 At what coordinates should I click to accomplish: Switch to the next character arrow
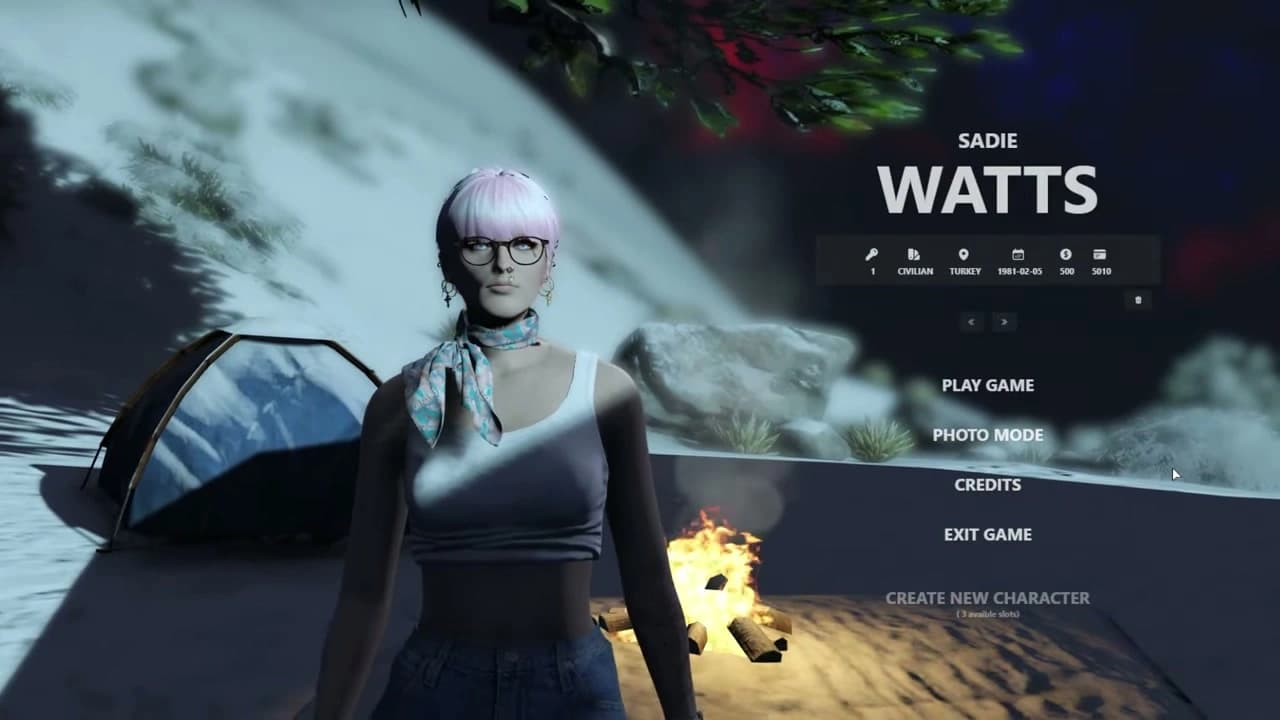(x=1004, y=321)
